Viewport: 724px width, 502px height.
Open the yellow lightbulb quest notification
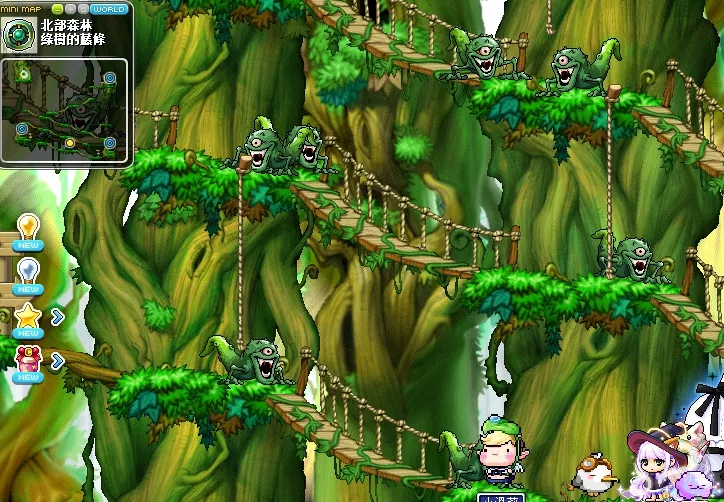point(28,228)
